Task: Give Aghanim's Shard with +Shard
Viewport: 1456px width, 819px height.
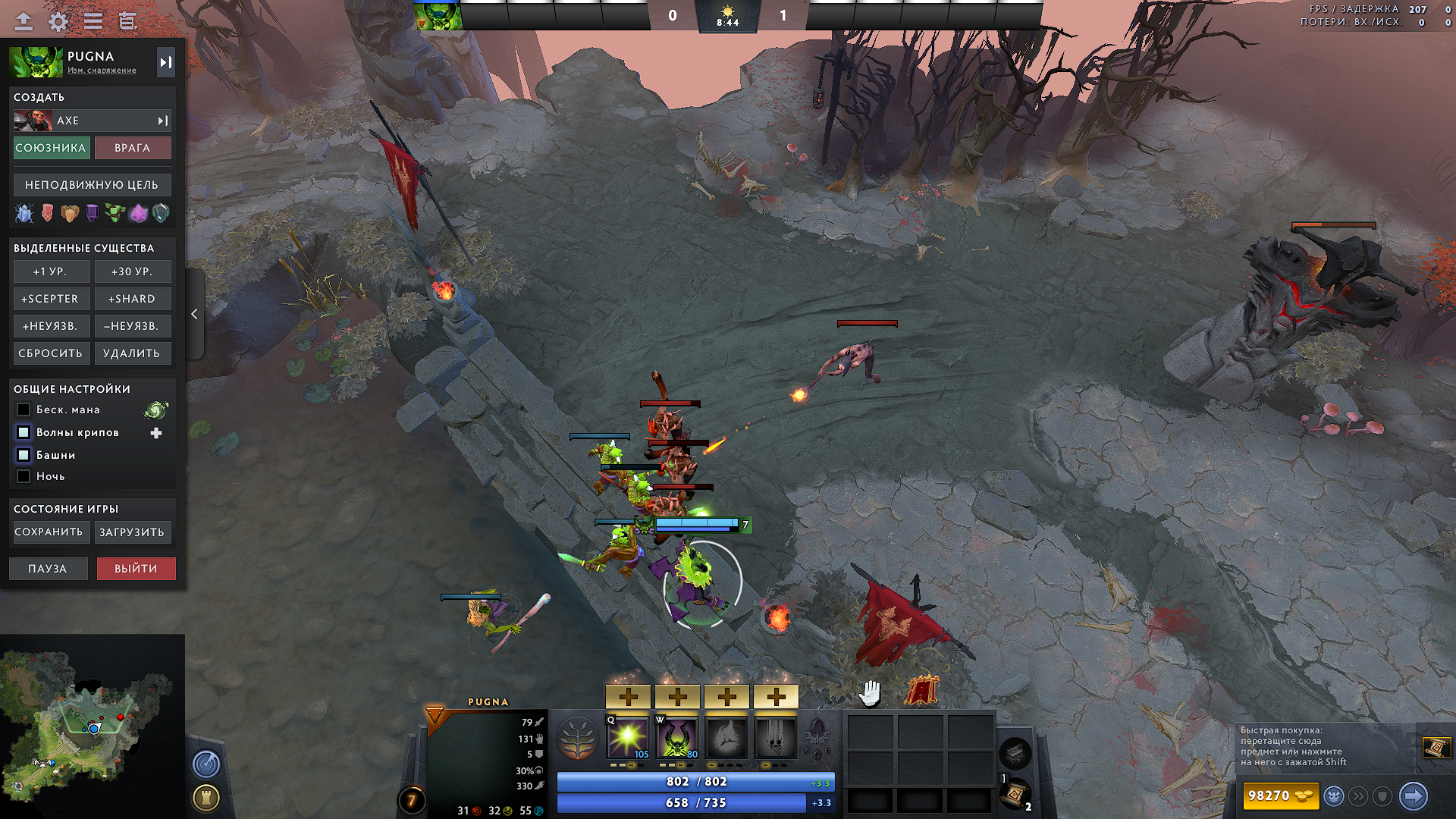Action: coord(132,299)
